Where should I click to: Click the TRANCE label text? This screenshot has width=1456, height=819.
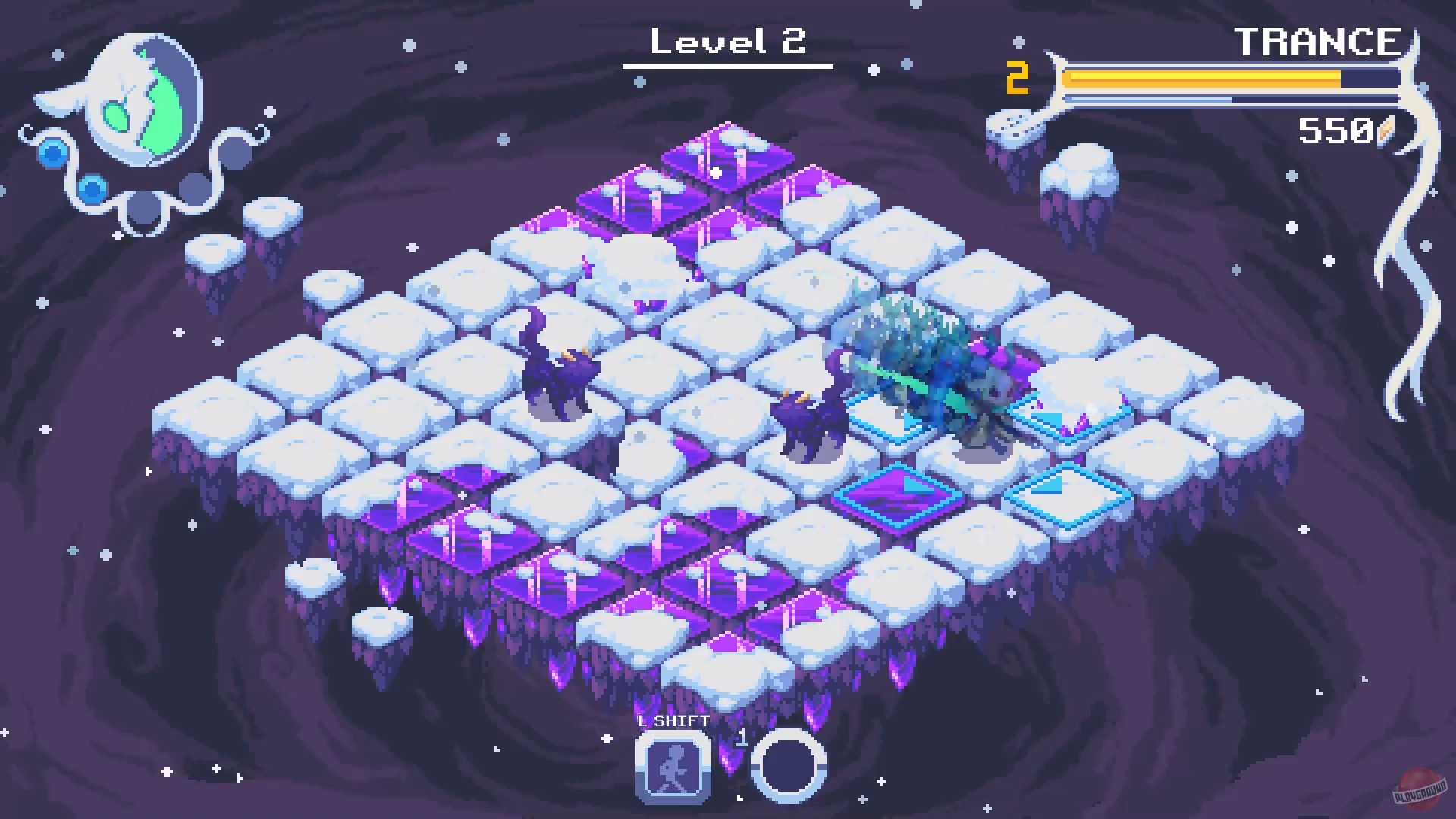point(1317,42)
